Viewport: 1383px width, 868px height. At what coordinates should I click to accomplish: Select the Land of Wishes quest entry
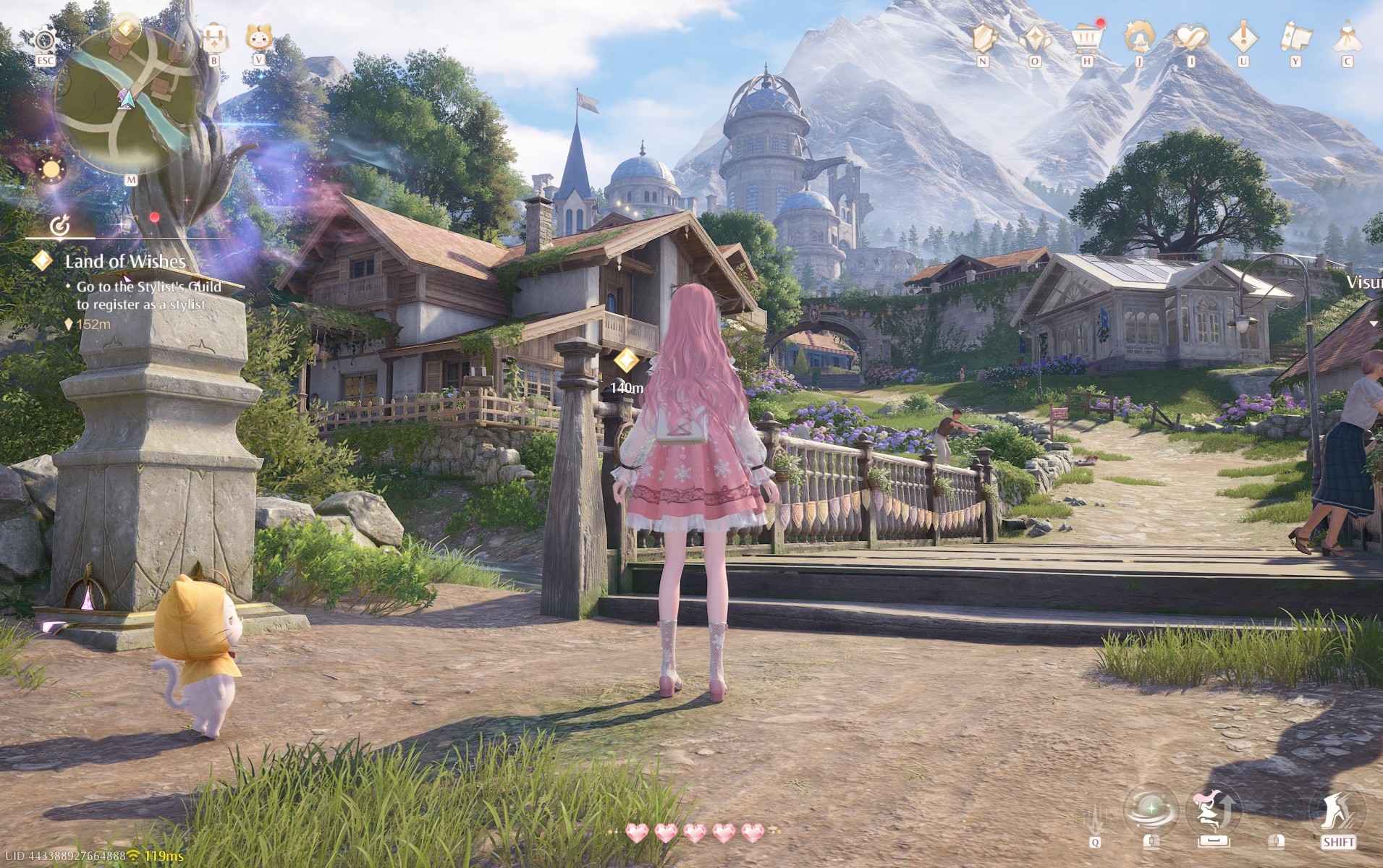pos(127,263)
